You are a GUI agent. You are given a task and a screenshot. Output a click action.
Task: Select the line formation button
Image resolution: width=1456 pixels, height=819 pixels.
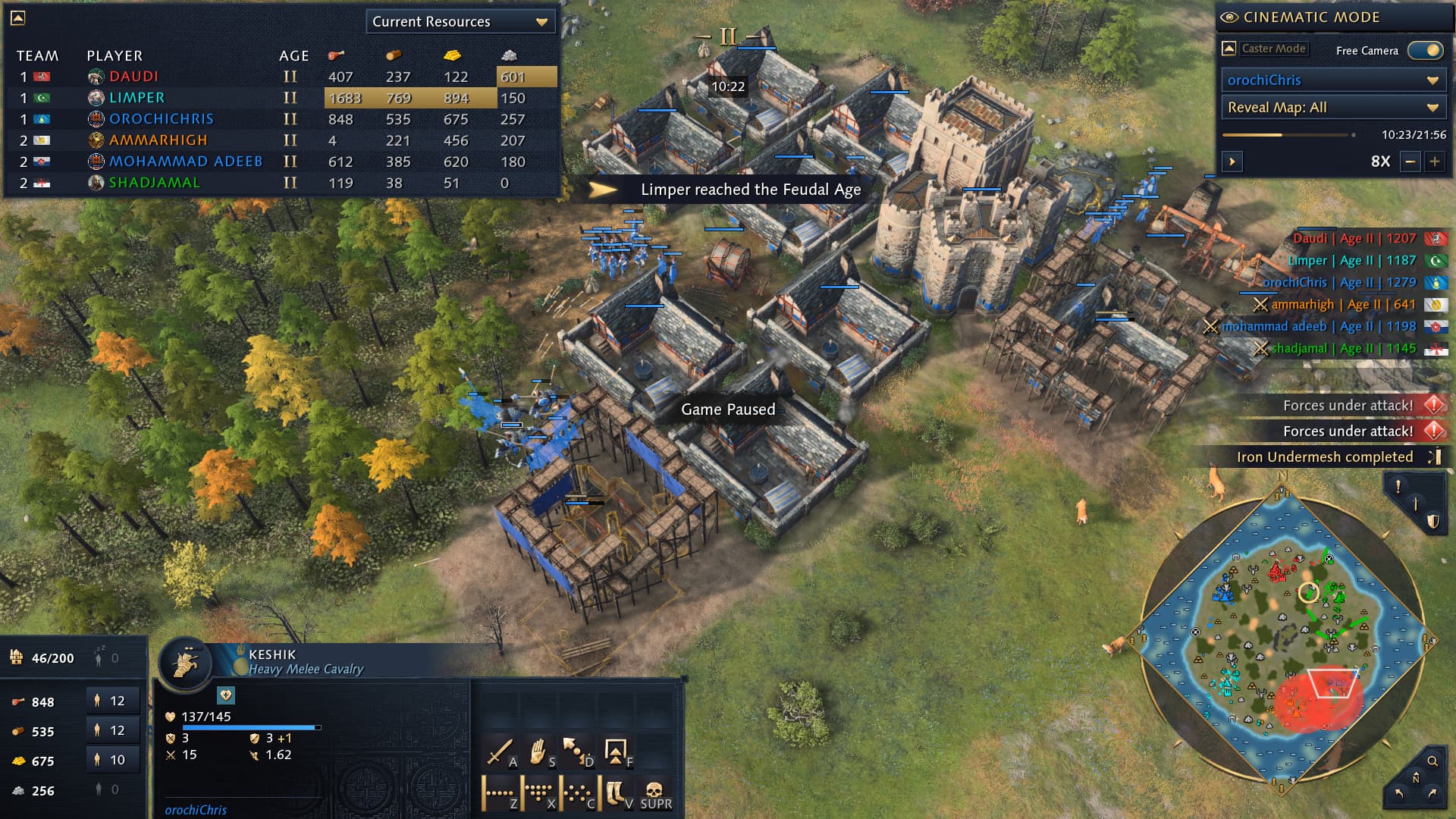tap(499, 793)
